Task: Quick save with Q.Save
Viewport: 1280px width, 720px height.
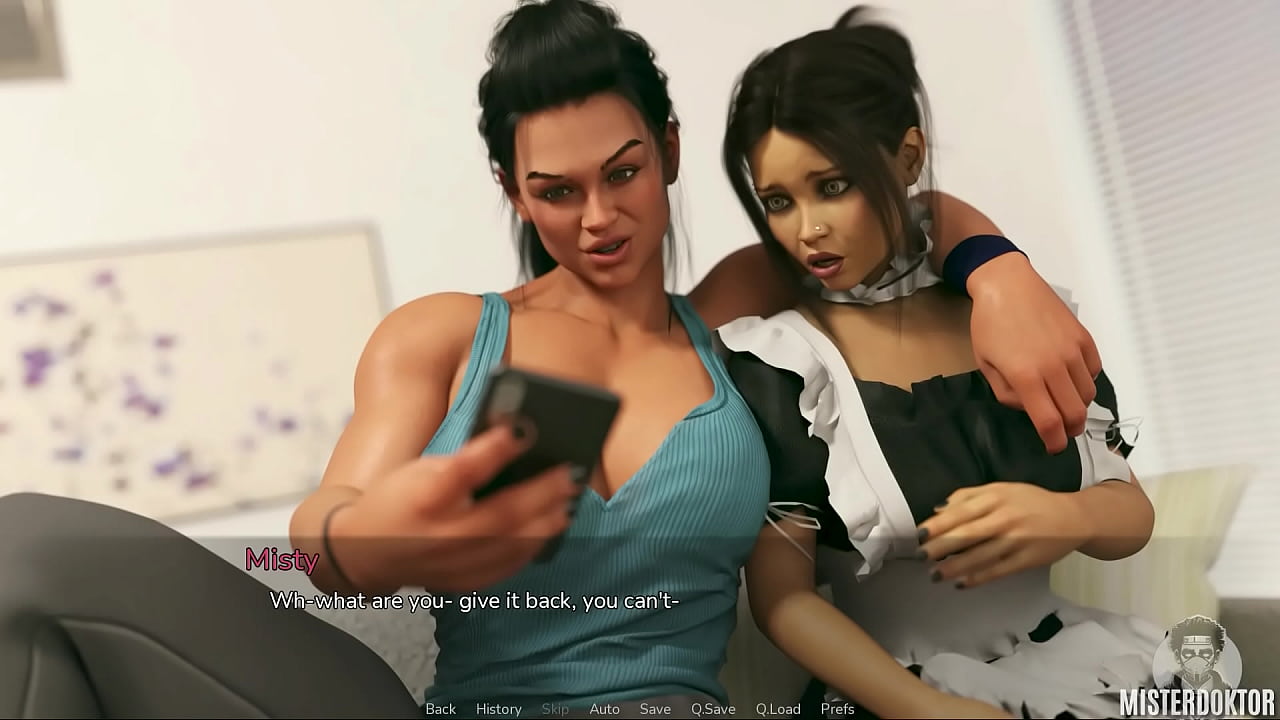Action: pos(713,709)
